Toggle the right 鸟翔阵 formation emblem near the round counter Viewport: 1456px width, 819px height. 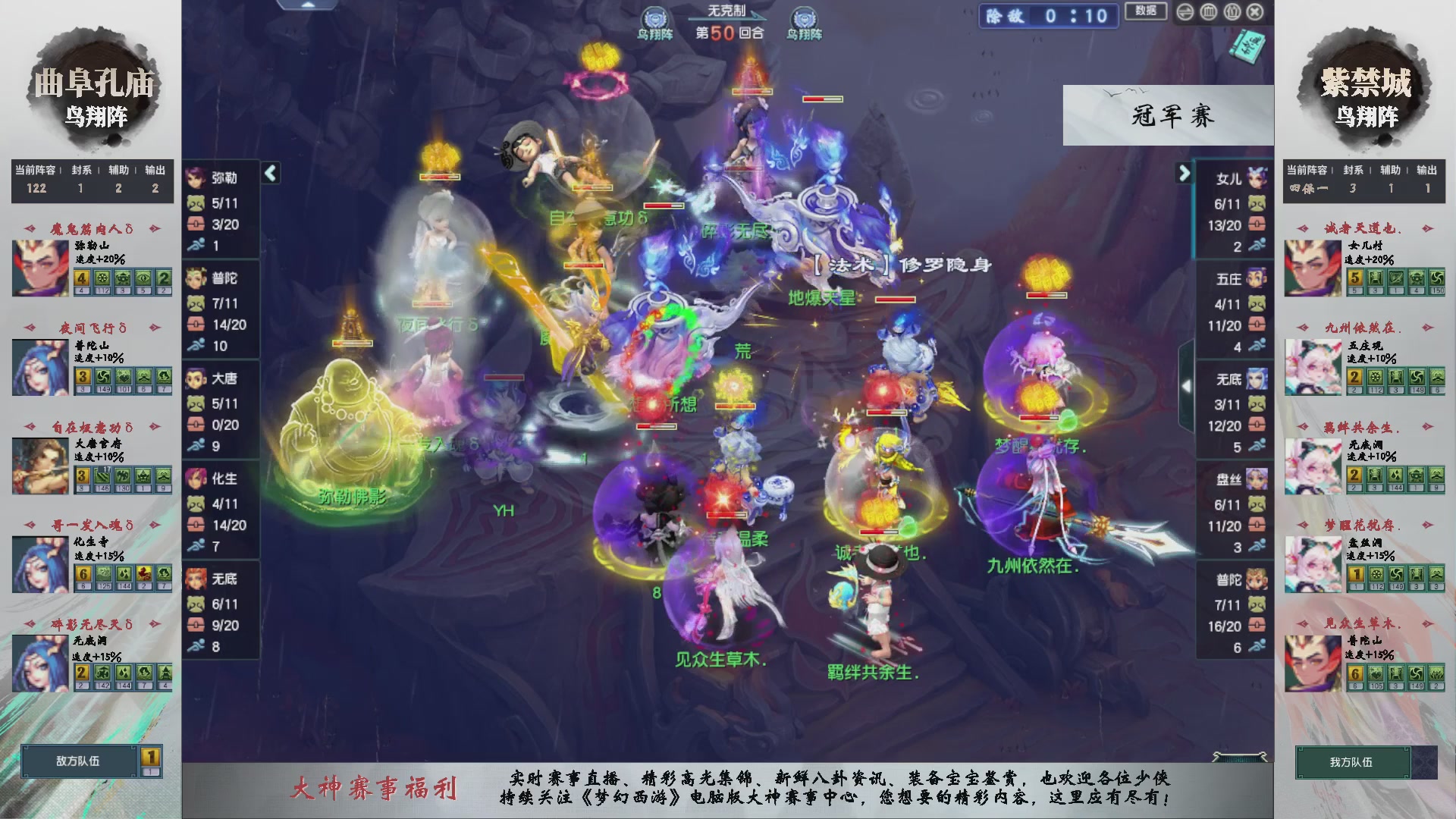tap(806, 18)
